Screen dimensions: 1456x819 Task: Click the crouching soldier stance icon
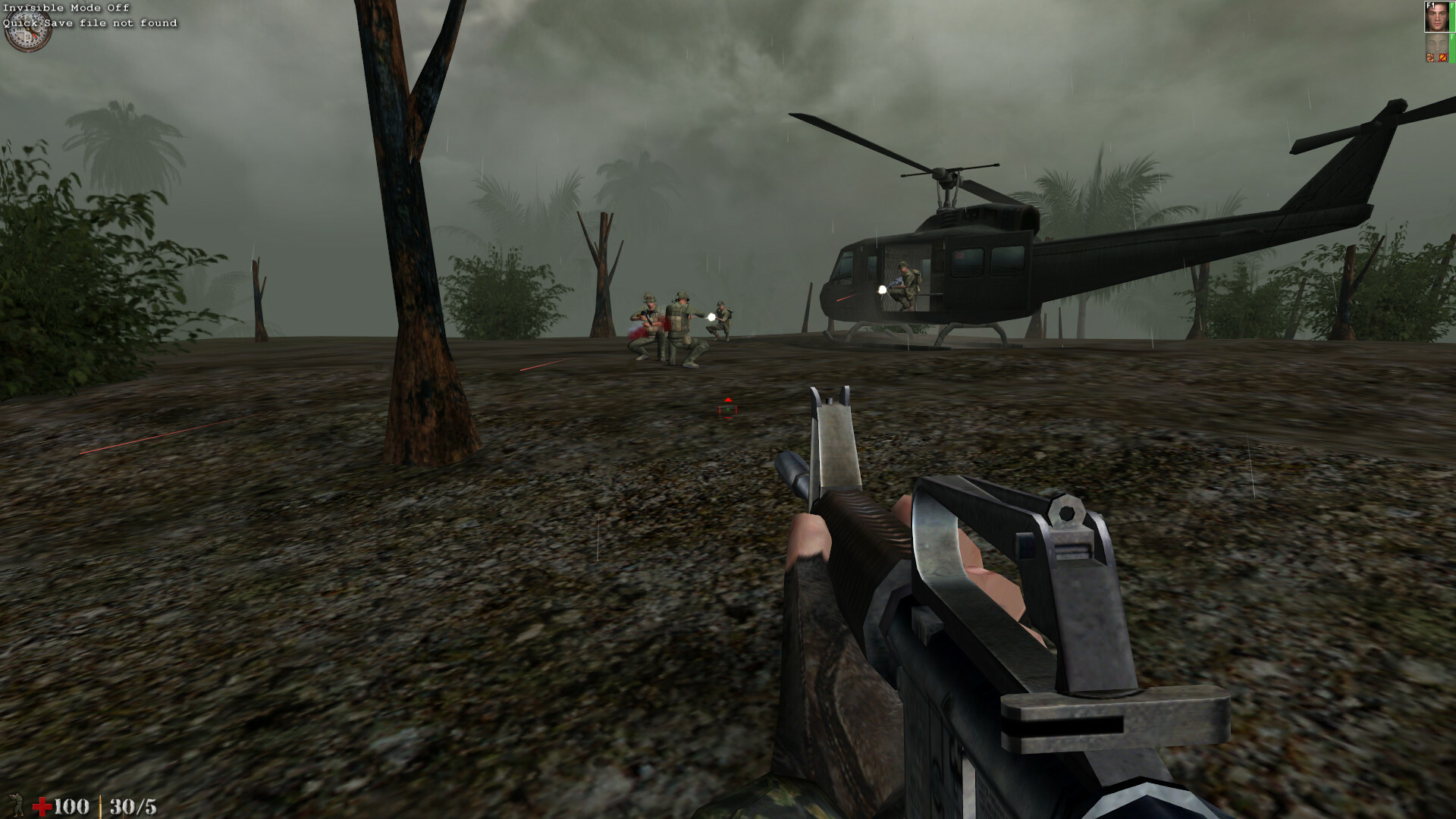tap(17, 805)
